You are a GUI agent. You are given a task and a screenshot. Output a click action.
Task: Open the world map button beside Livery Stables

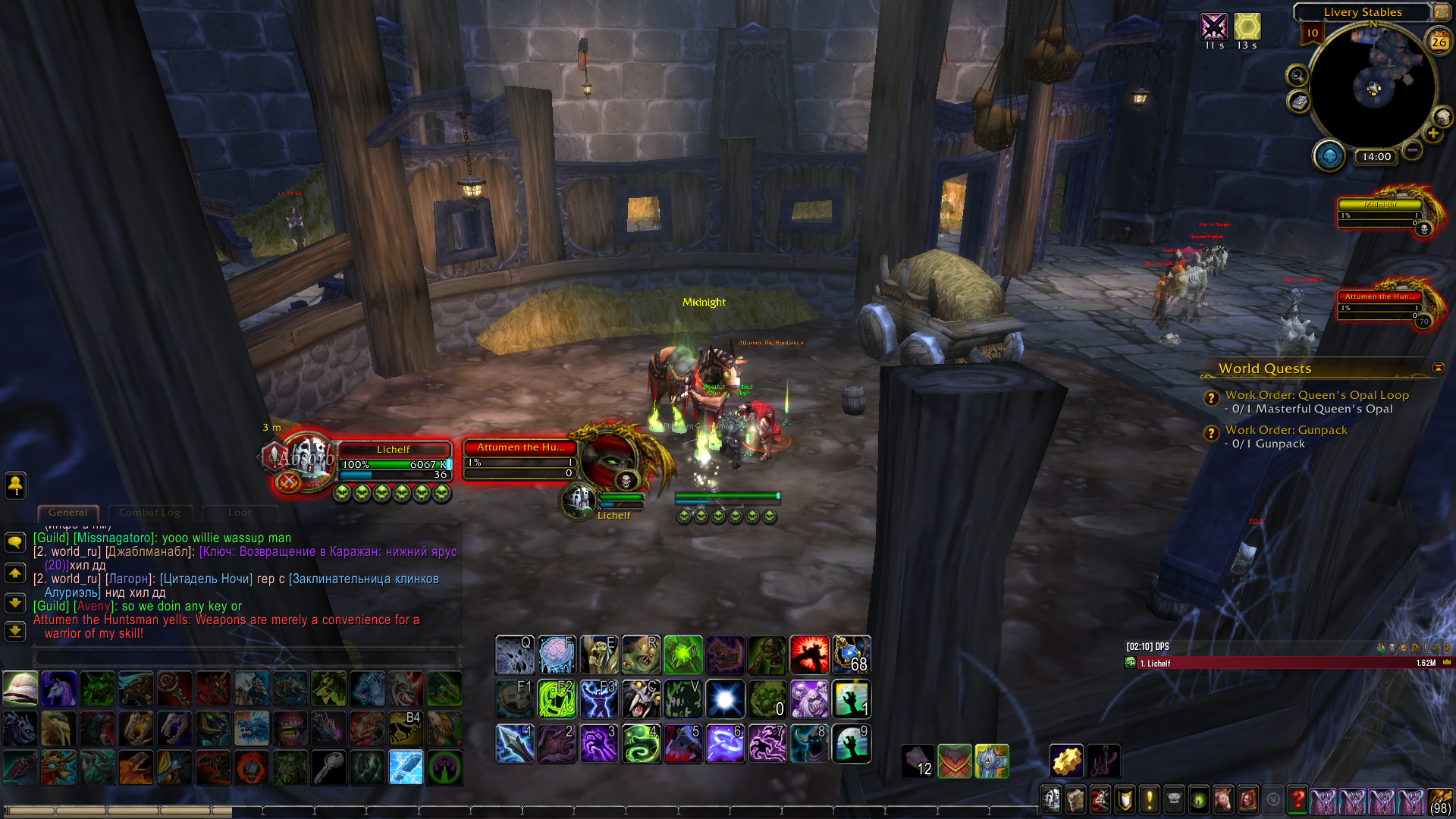1441,12
